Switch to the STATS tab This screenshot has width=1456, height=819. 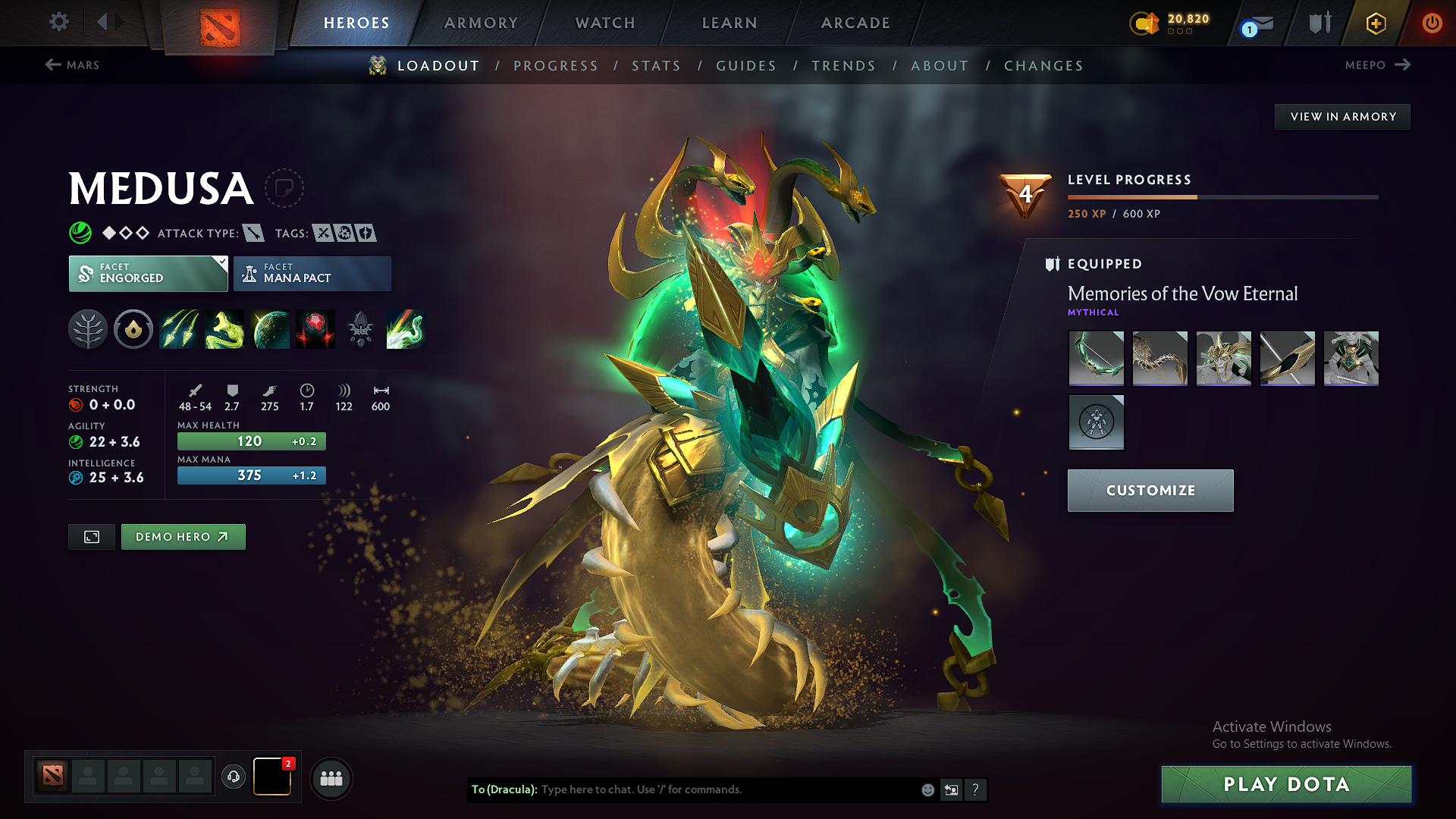656,65
